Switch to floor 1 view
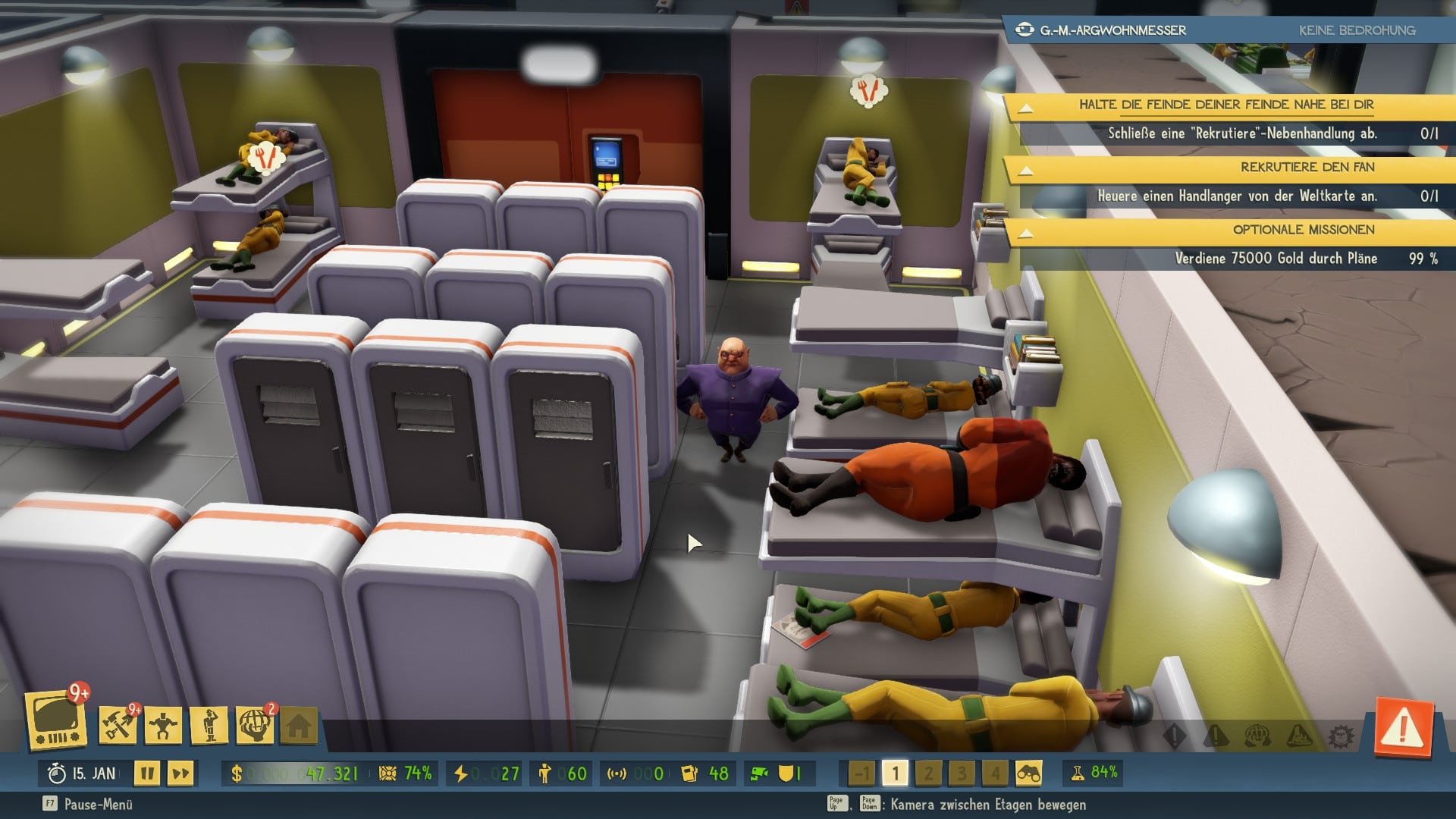 (x=895, y=773)
